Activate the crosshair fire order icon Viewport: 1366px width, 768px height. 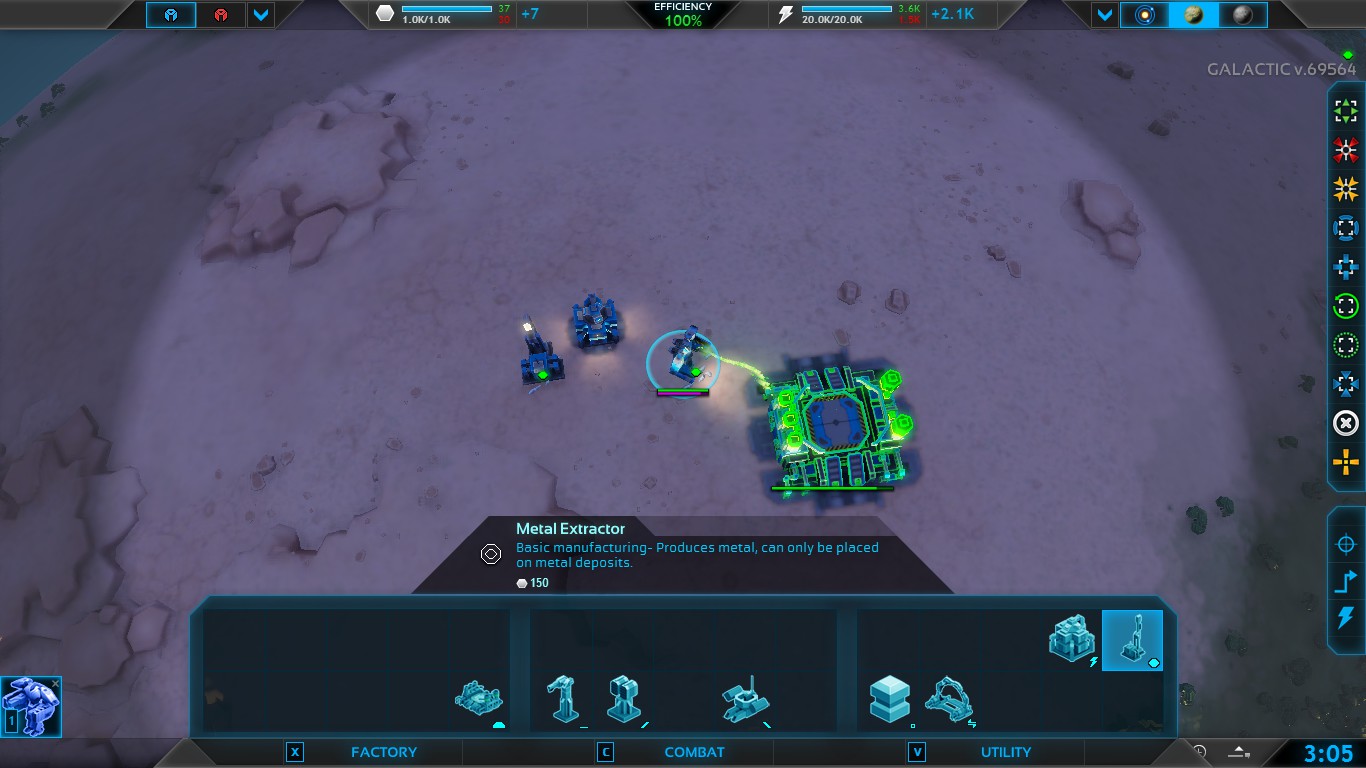pos(1346,545)
